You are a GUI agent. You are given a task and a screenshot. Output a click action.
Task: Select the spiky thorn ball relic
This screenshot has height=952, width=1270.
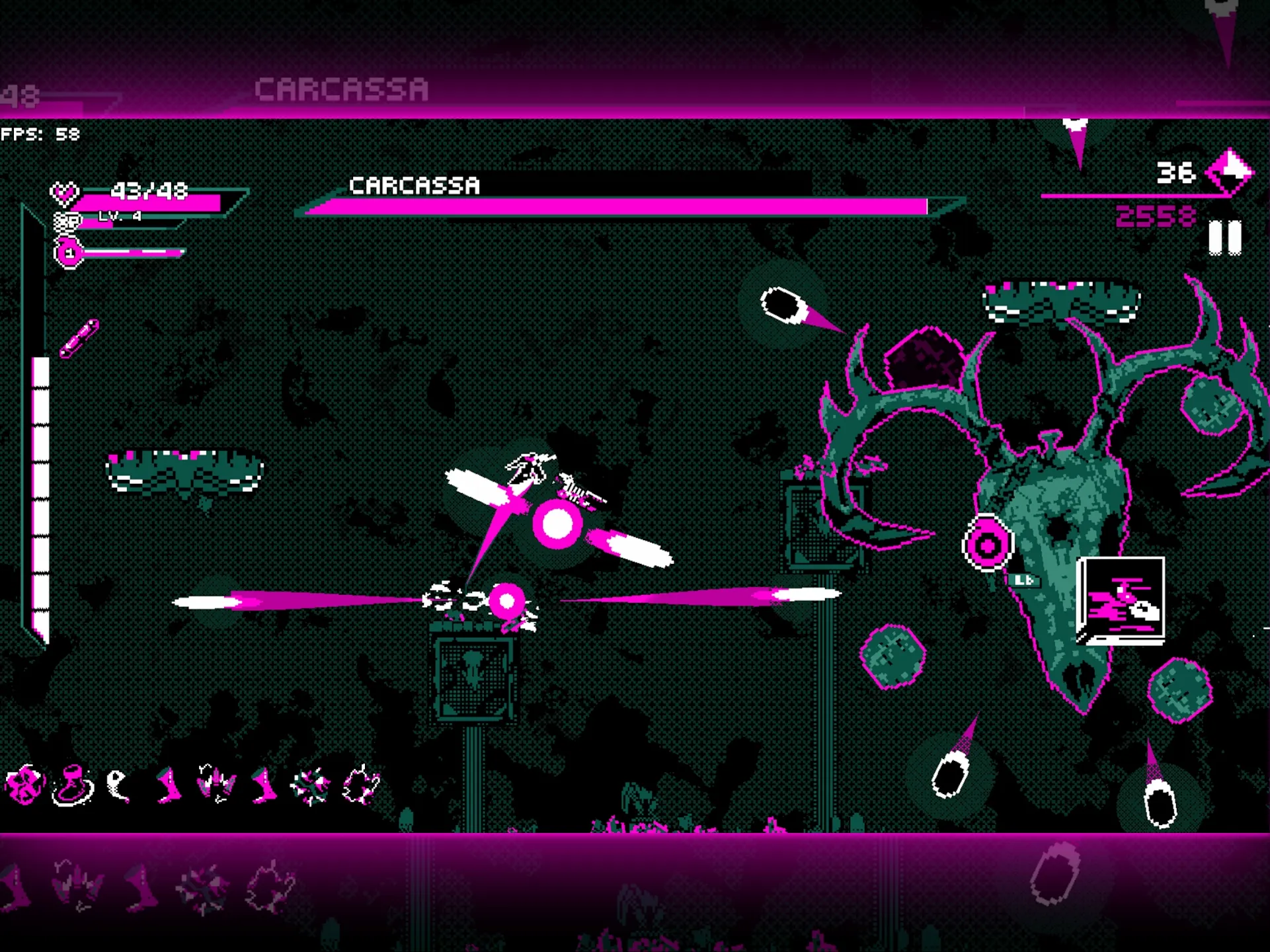click(310, 786)
